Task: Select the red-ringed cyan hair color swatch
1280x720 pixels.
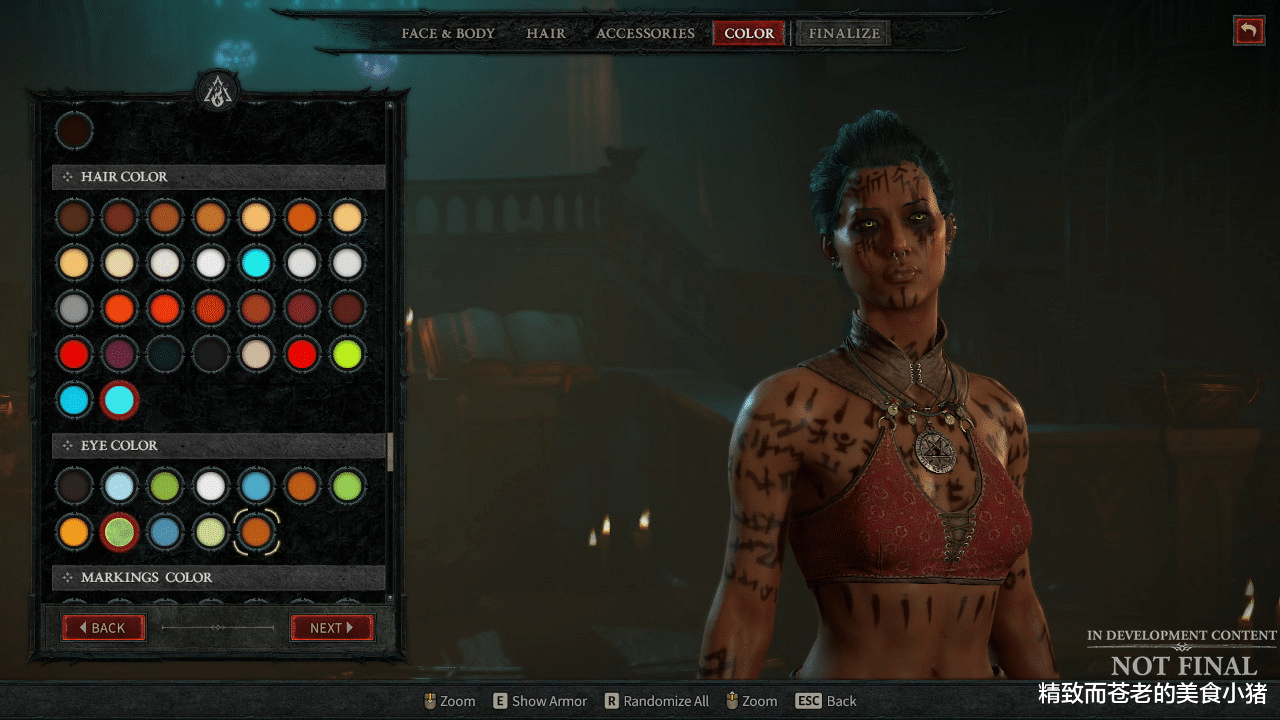Action: point(120,400)
